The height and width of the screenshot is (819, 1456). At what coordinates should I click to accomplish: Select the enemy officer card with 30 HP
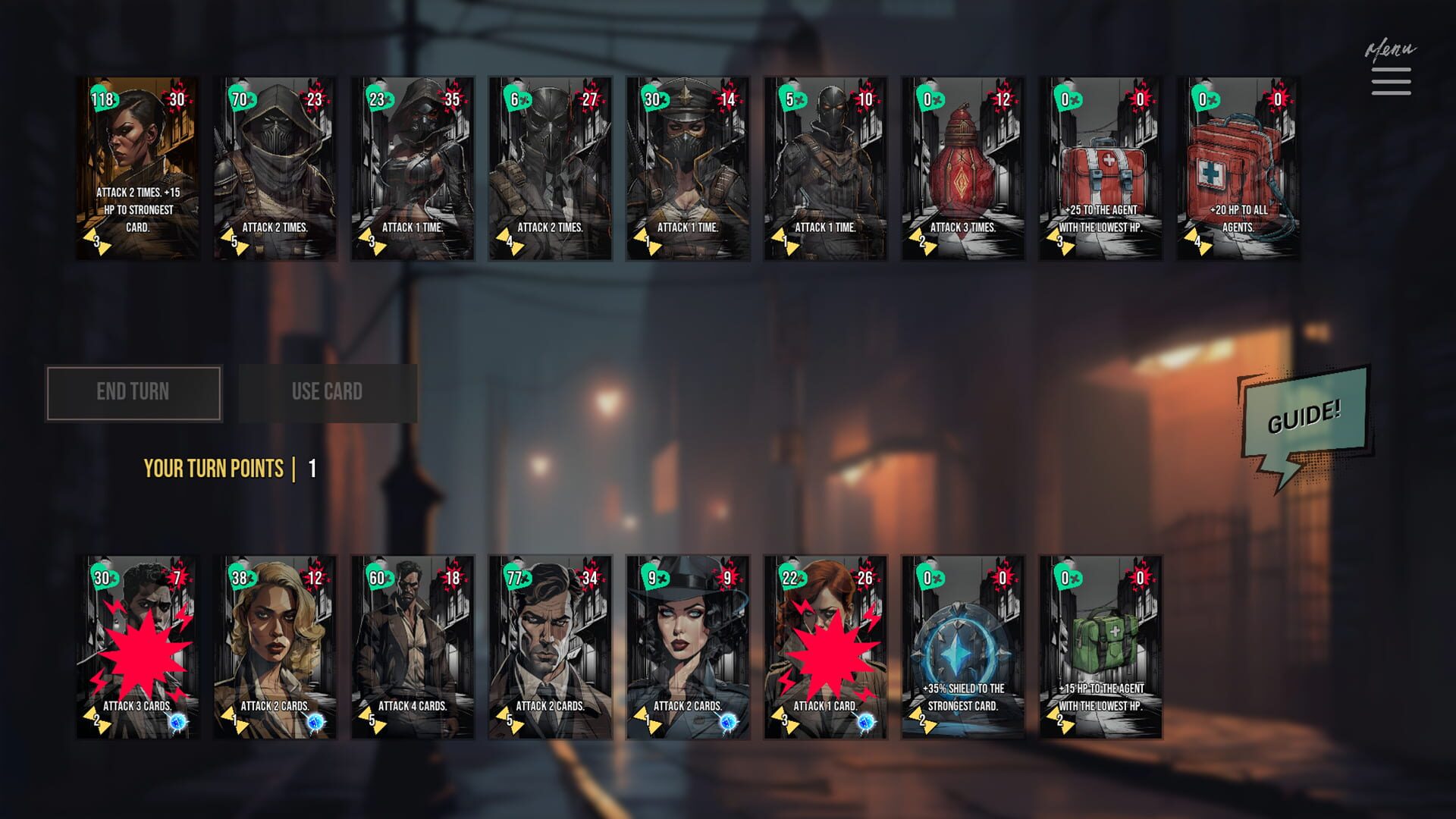688,168
